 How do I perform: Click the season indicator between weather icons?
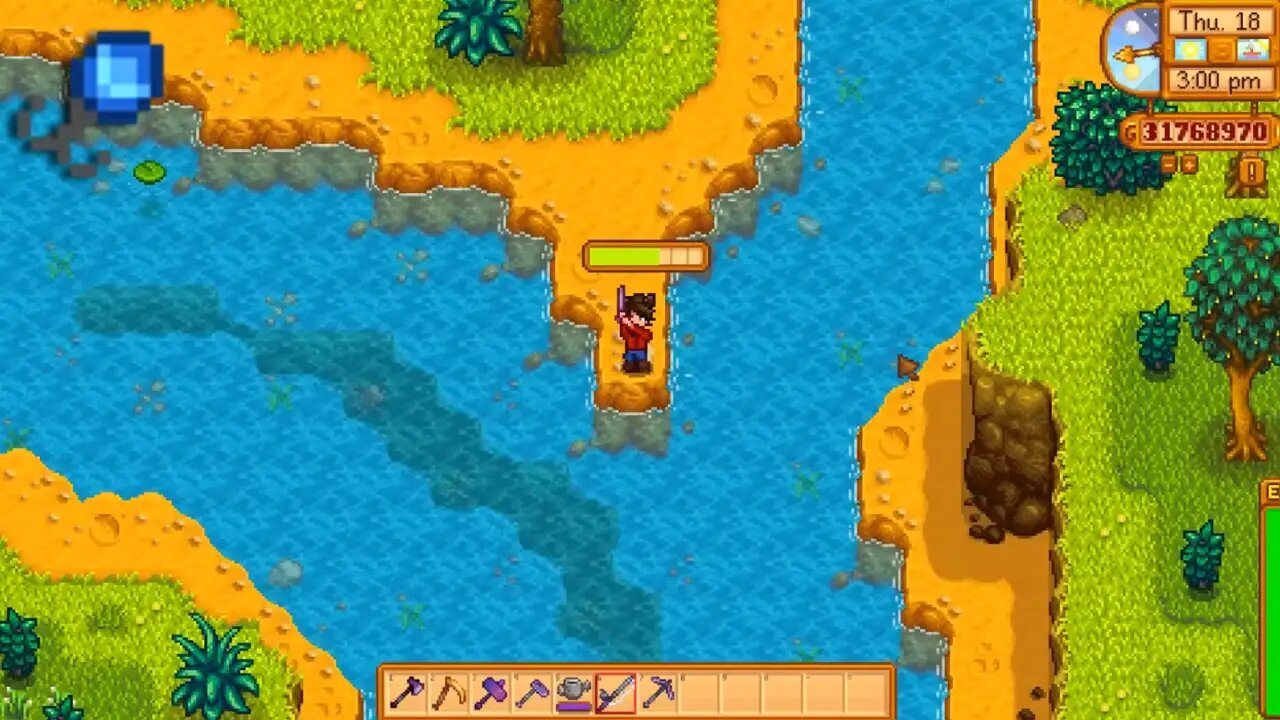pos(1220,50)
